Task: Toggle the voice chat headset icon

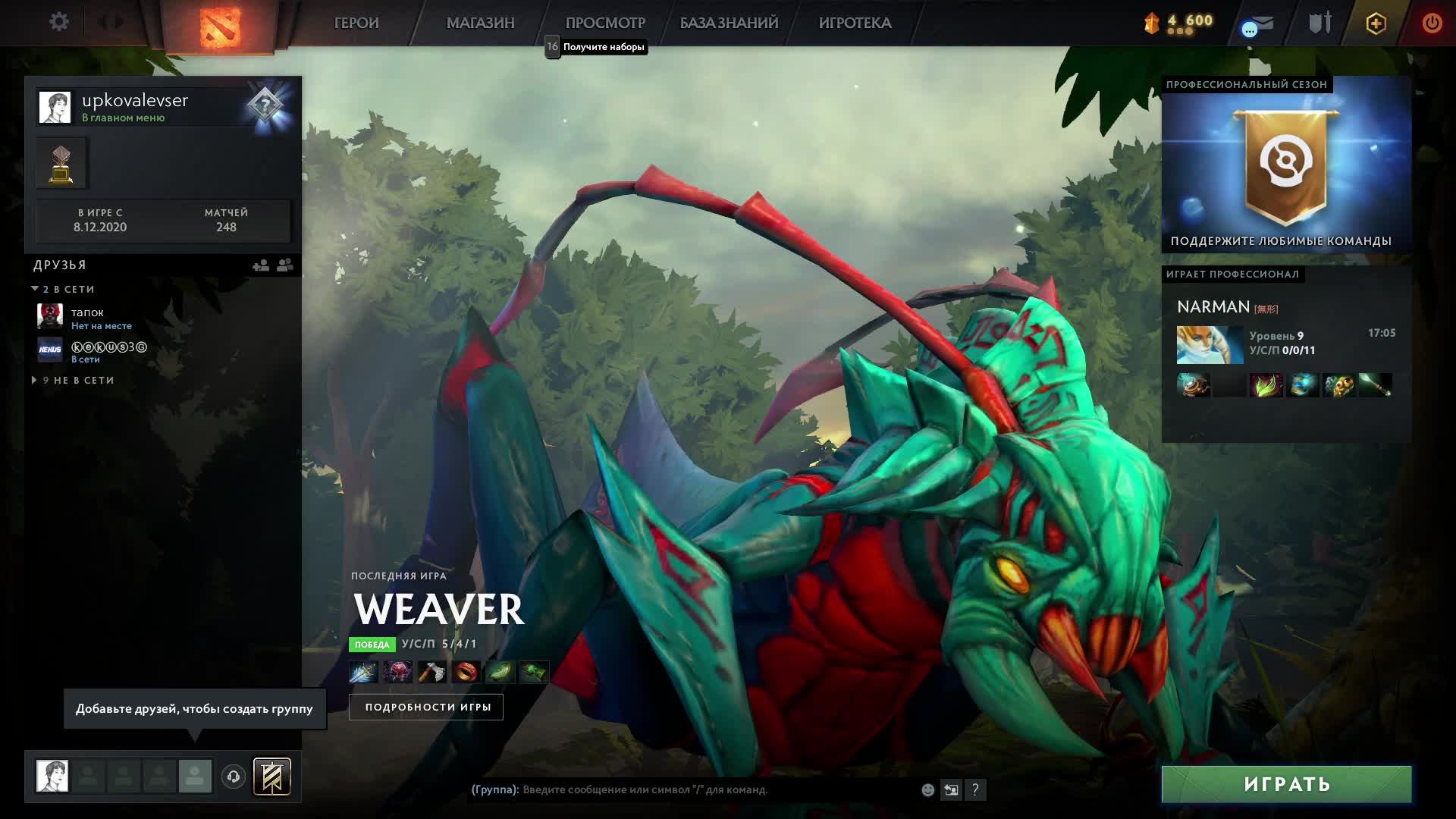Action: 234,777
